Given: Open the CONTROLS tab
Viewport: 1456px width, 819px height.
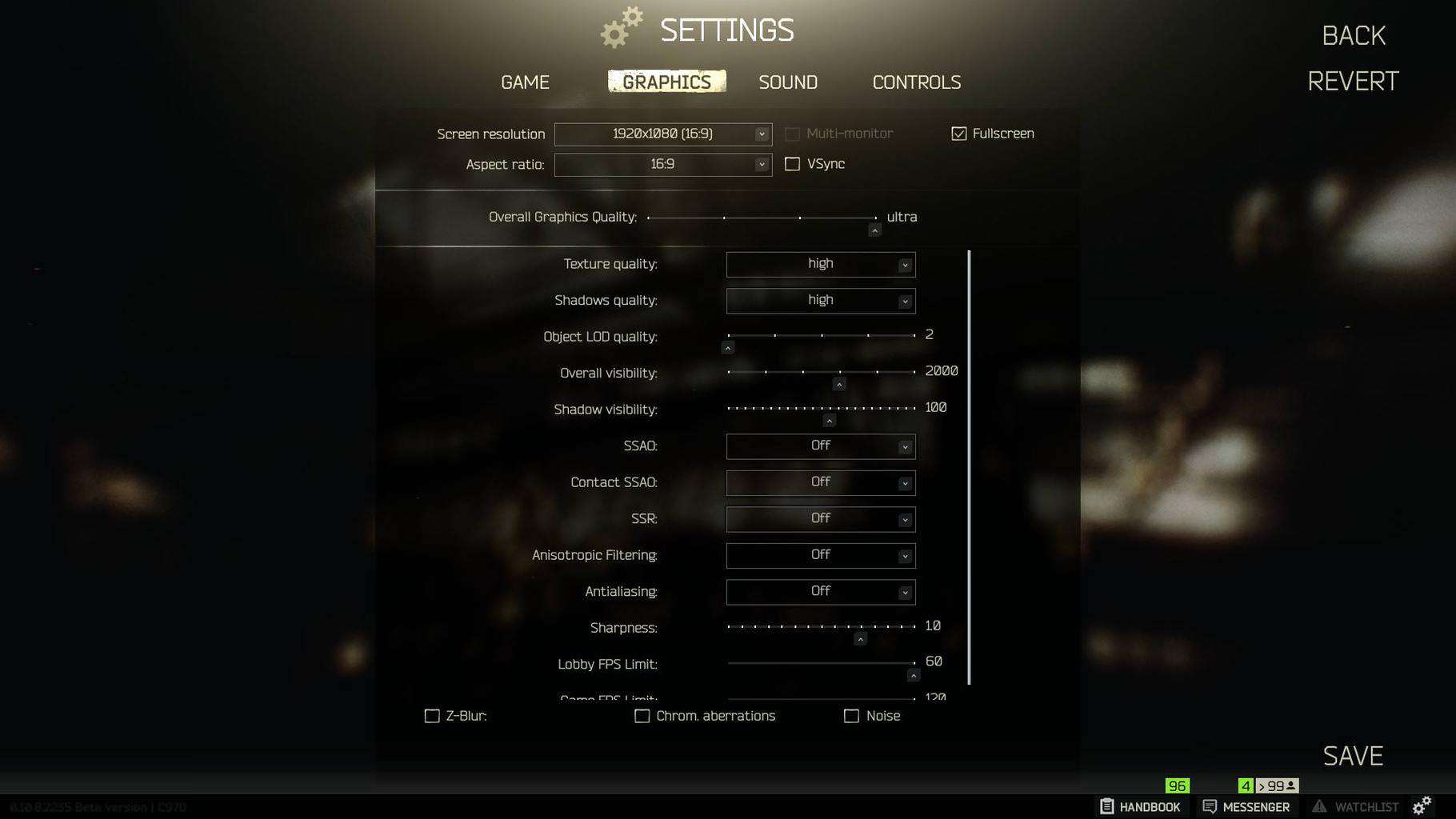Looking at the screenshot, I should point(916,82).
